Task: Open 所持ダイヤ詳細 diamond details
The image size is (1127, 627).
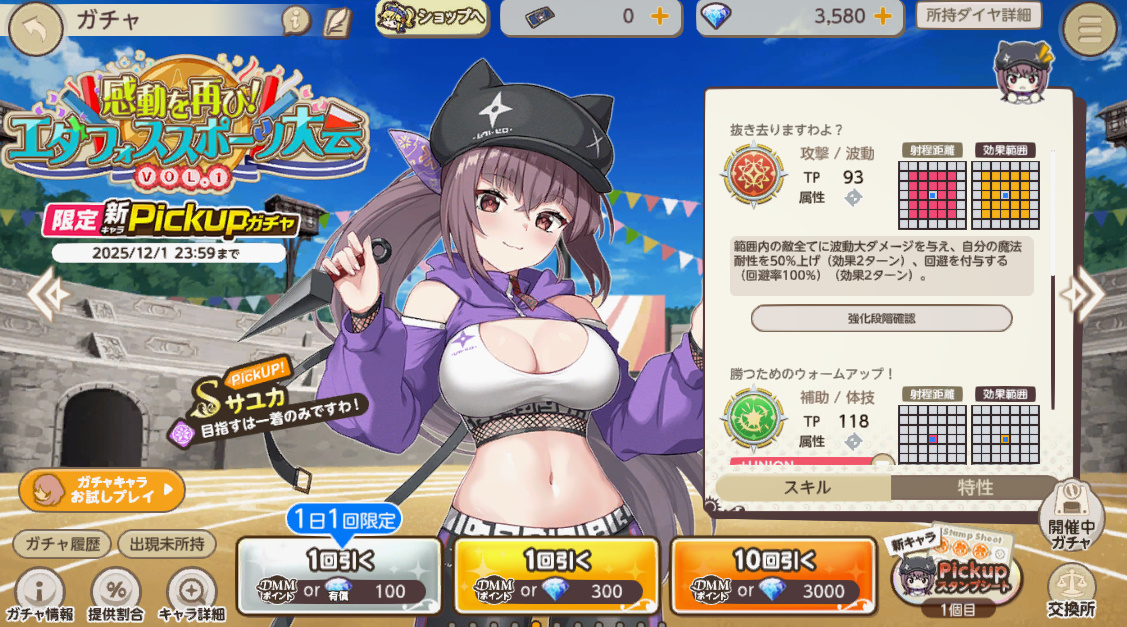Action: click(x=978, y=15)
